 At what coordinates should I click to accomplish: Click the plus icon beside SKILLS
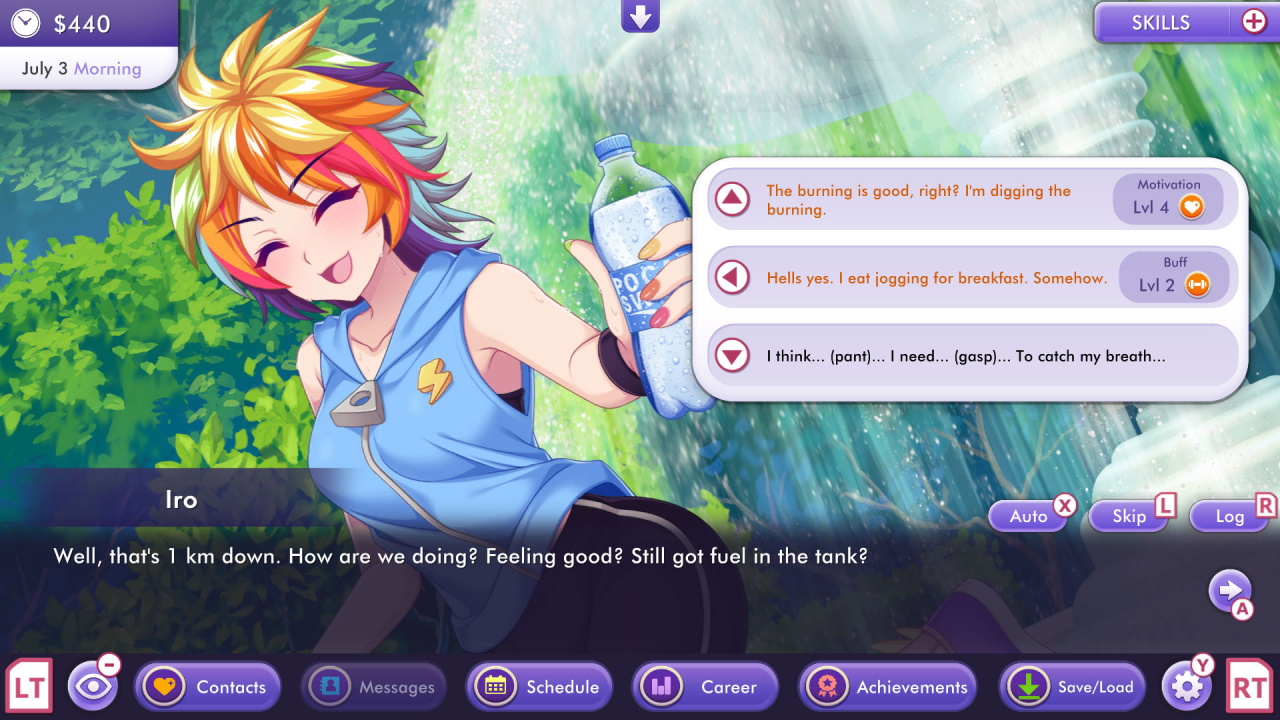click(x=1253, y=19)
